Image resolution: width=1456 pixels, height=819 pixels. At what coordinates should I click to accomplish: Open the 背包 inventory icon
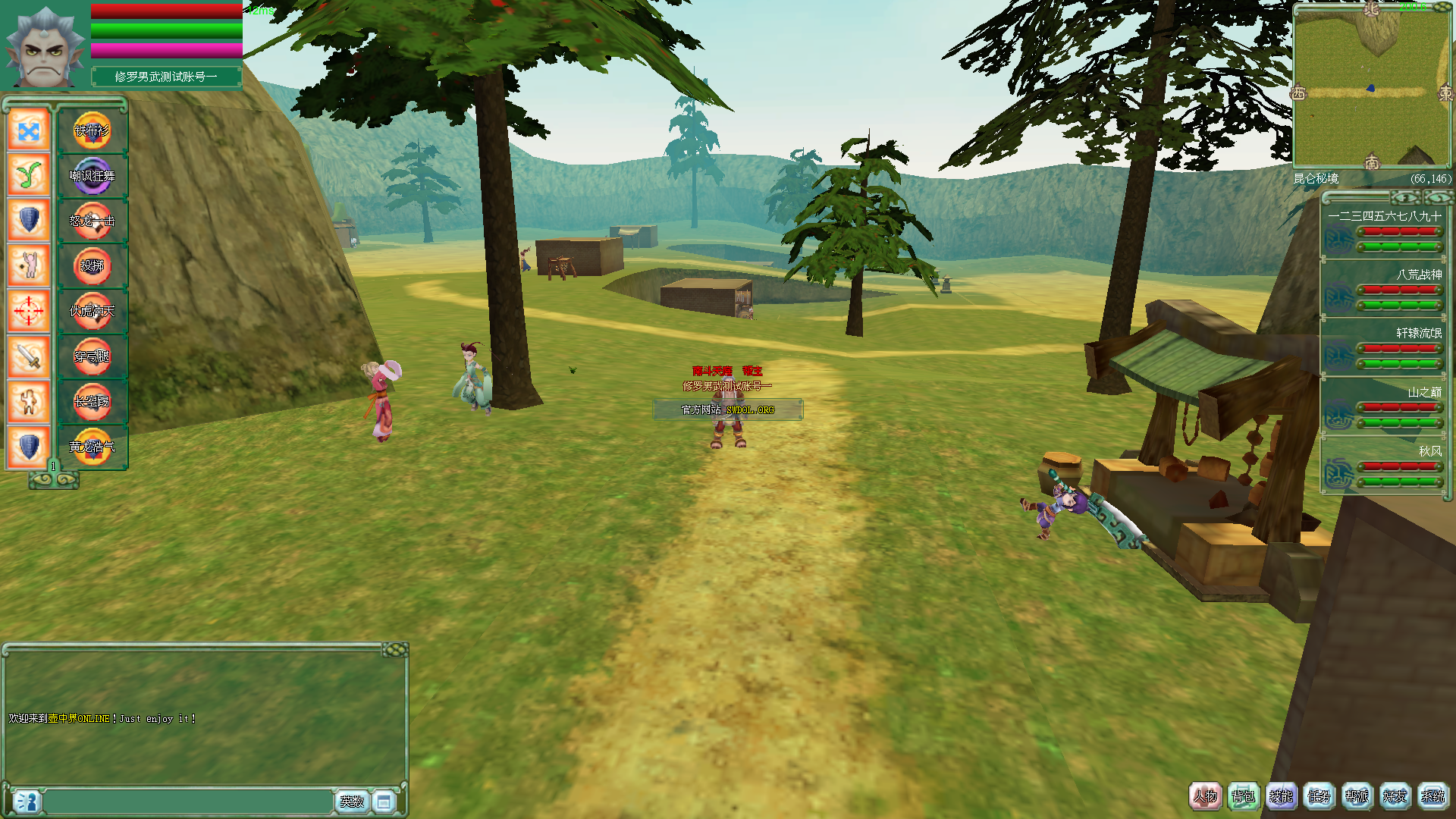click(1244, 797)
